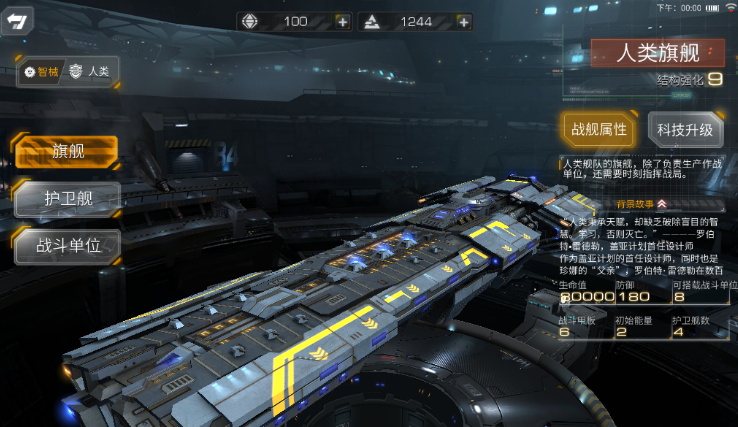Switch to the 智械 faction tab
738x427 pixels.
(42, 72)
